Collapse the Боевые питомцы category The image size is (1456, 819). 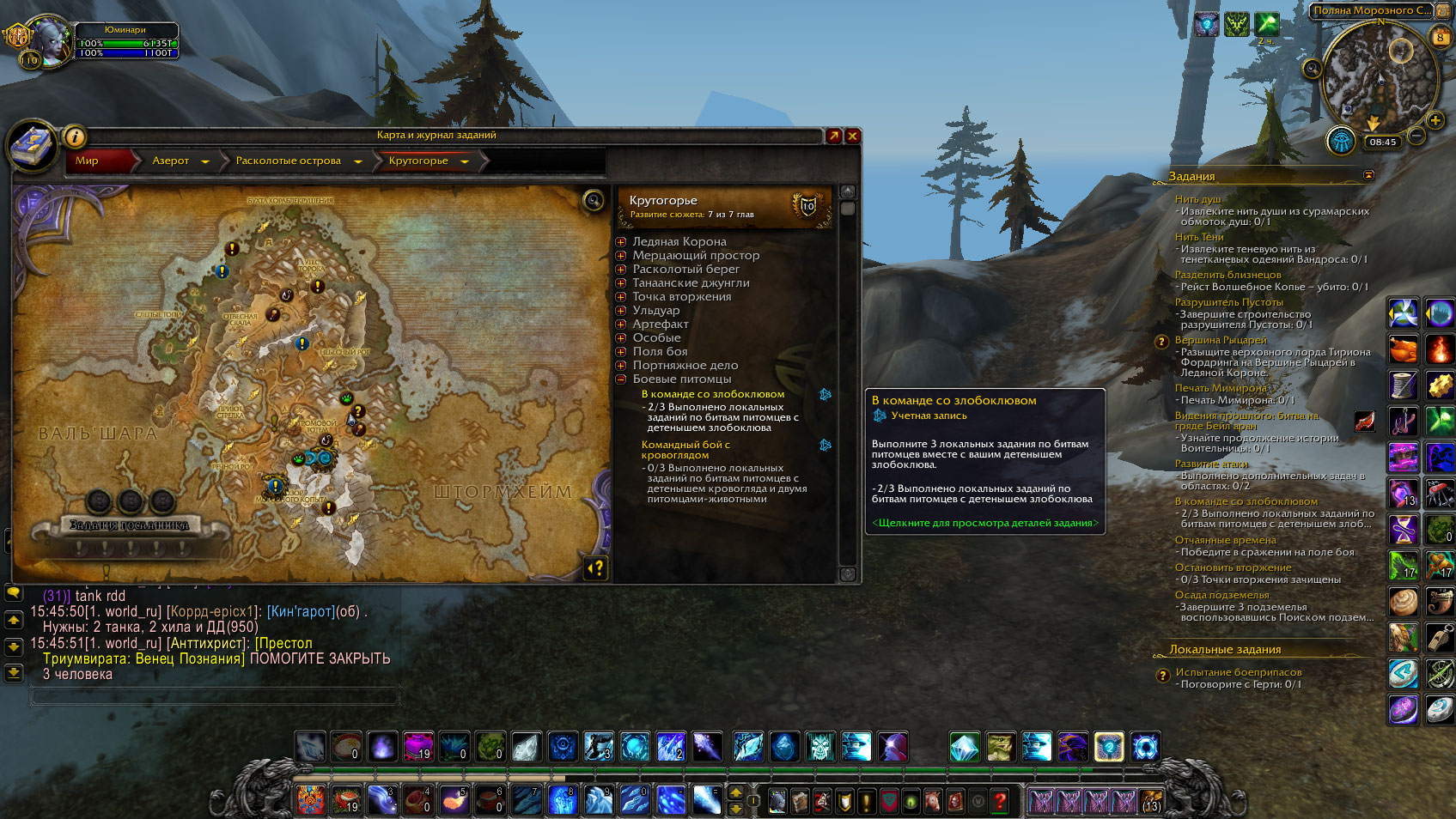(621, 379)
